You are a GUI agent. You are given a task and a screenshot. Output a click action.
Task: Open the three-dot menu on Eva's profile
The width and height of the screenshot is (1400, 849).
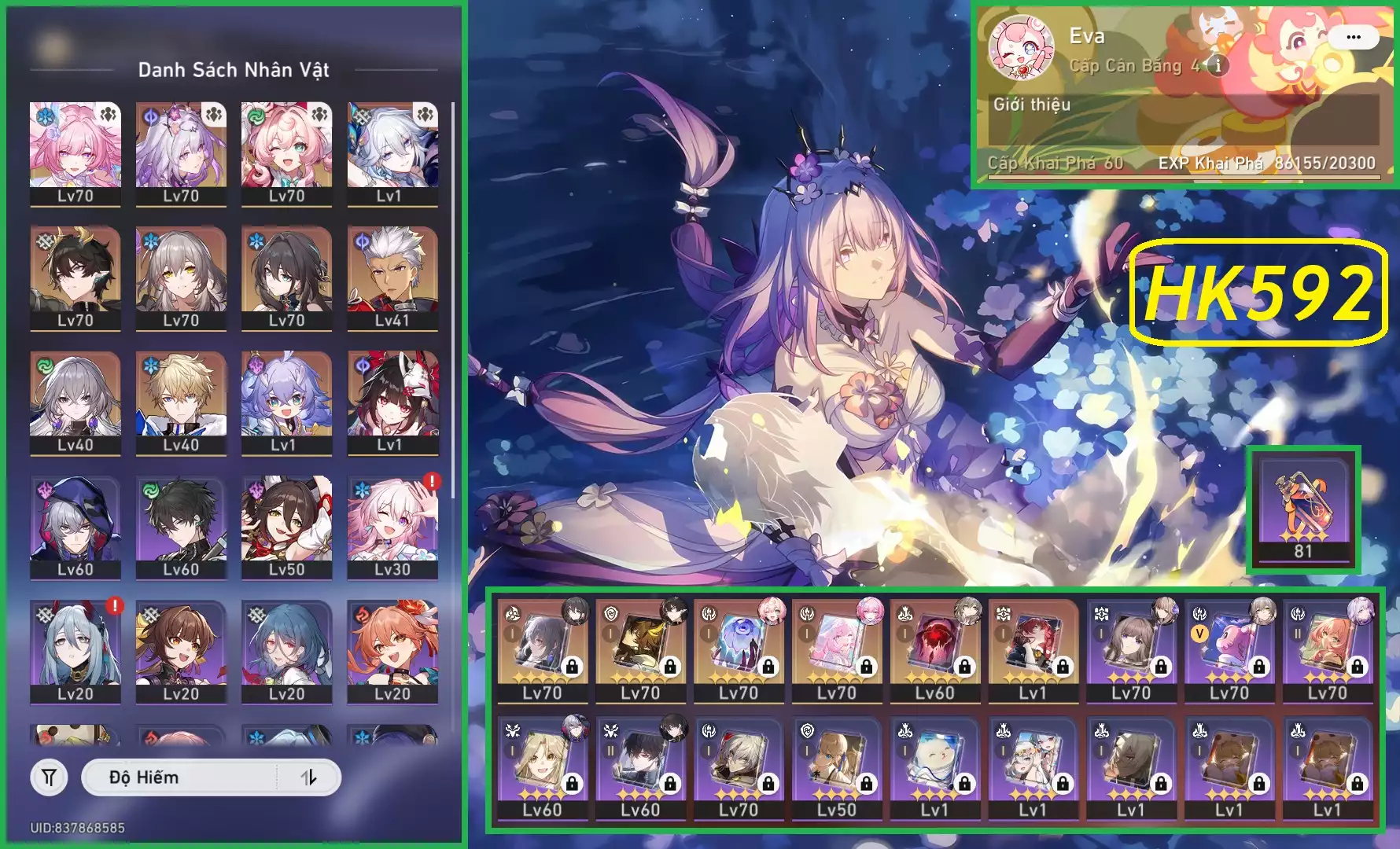pos(1353,37)
